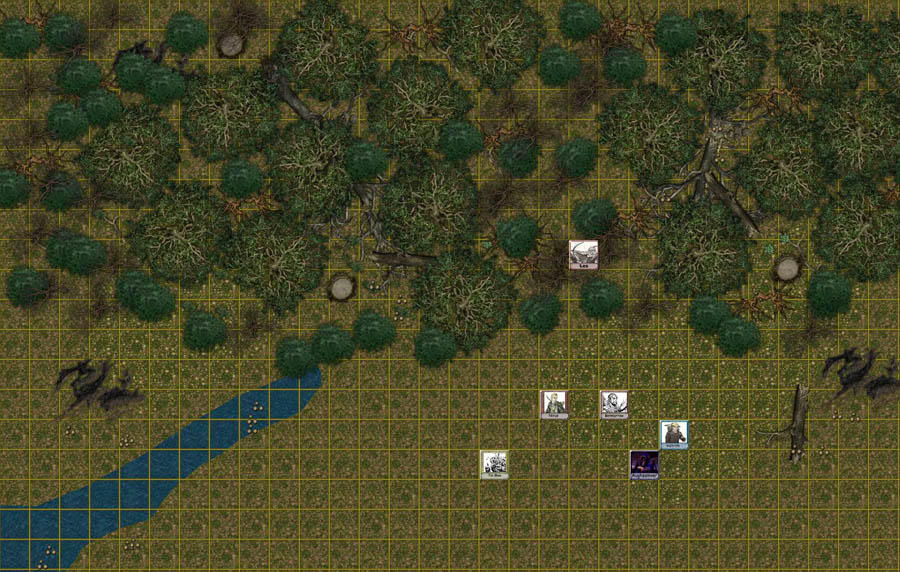900x572 pixels.
Task: Select the dark purple portrait token
Action: tap(643, 464)
